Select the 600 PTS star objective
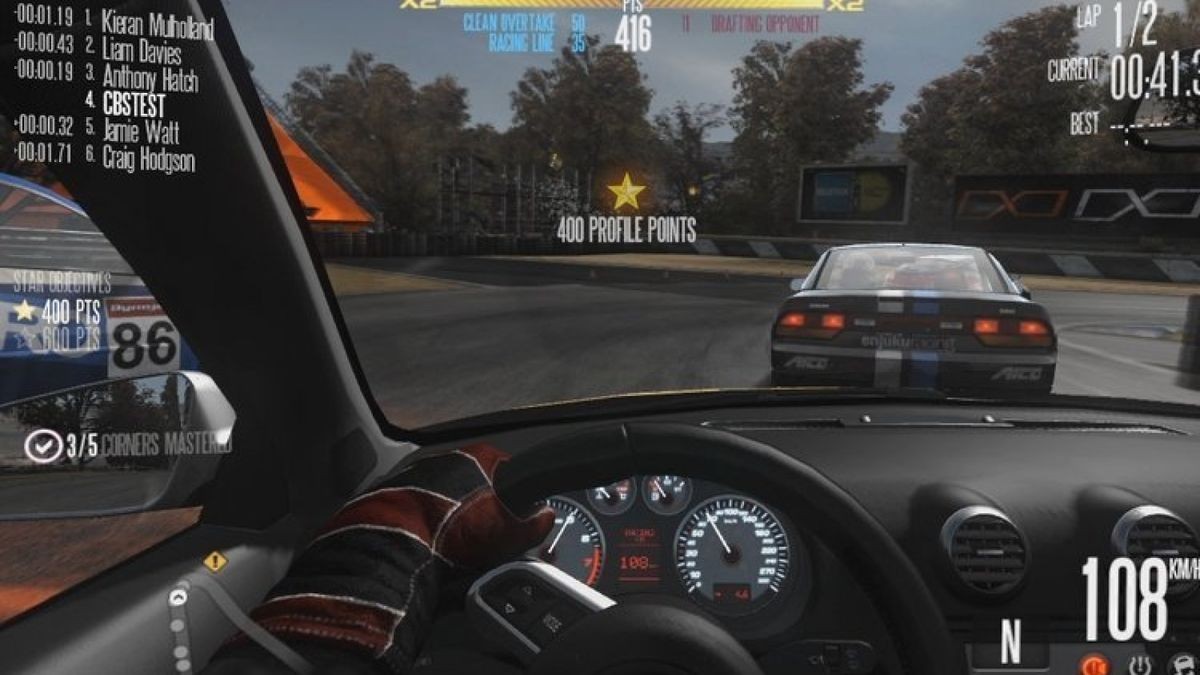This screenshot has height=675, width=1200. 58,339
